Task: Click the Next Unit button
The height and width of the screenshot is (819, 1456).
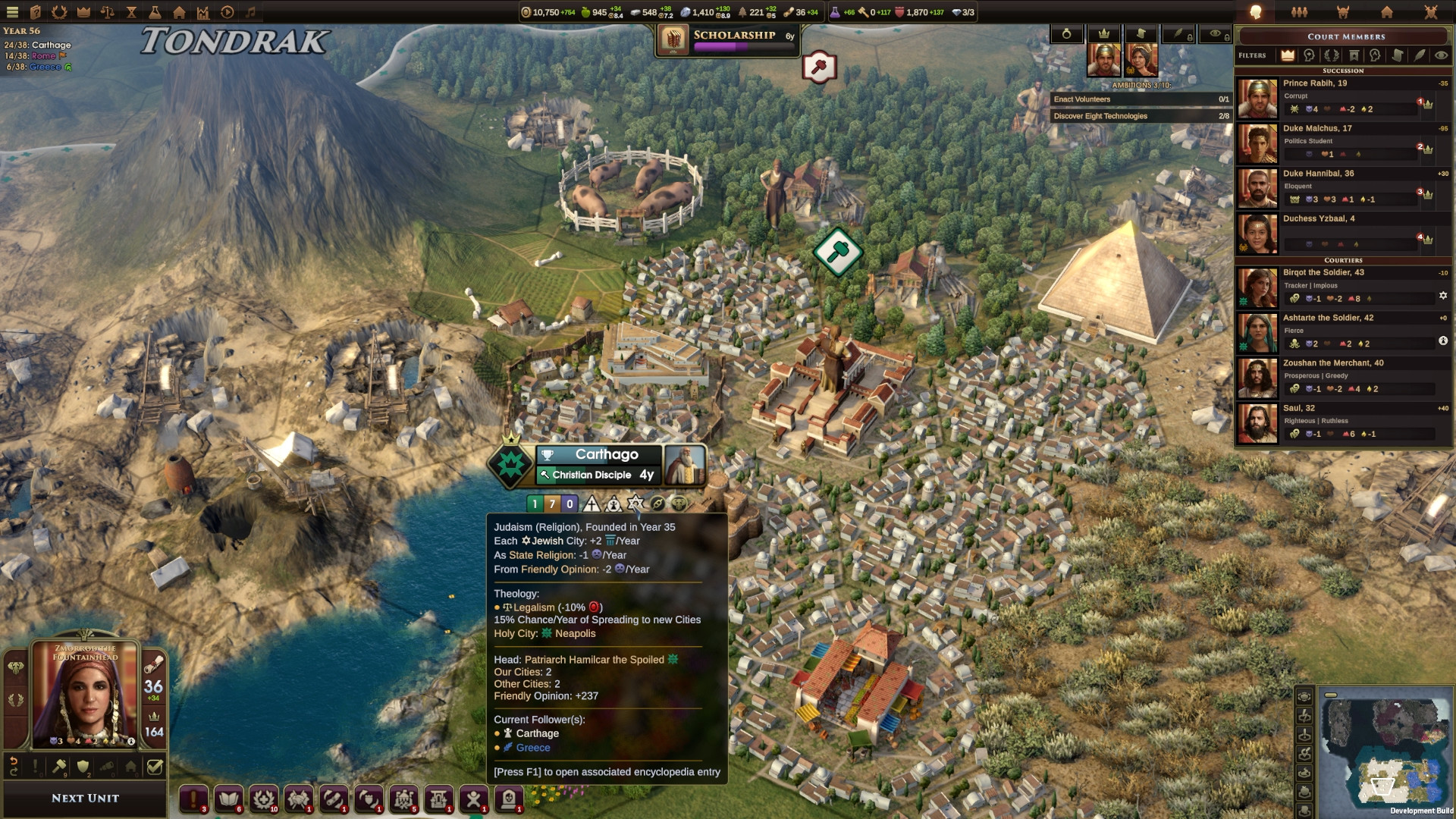Action: 84,798
